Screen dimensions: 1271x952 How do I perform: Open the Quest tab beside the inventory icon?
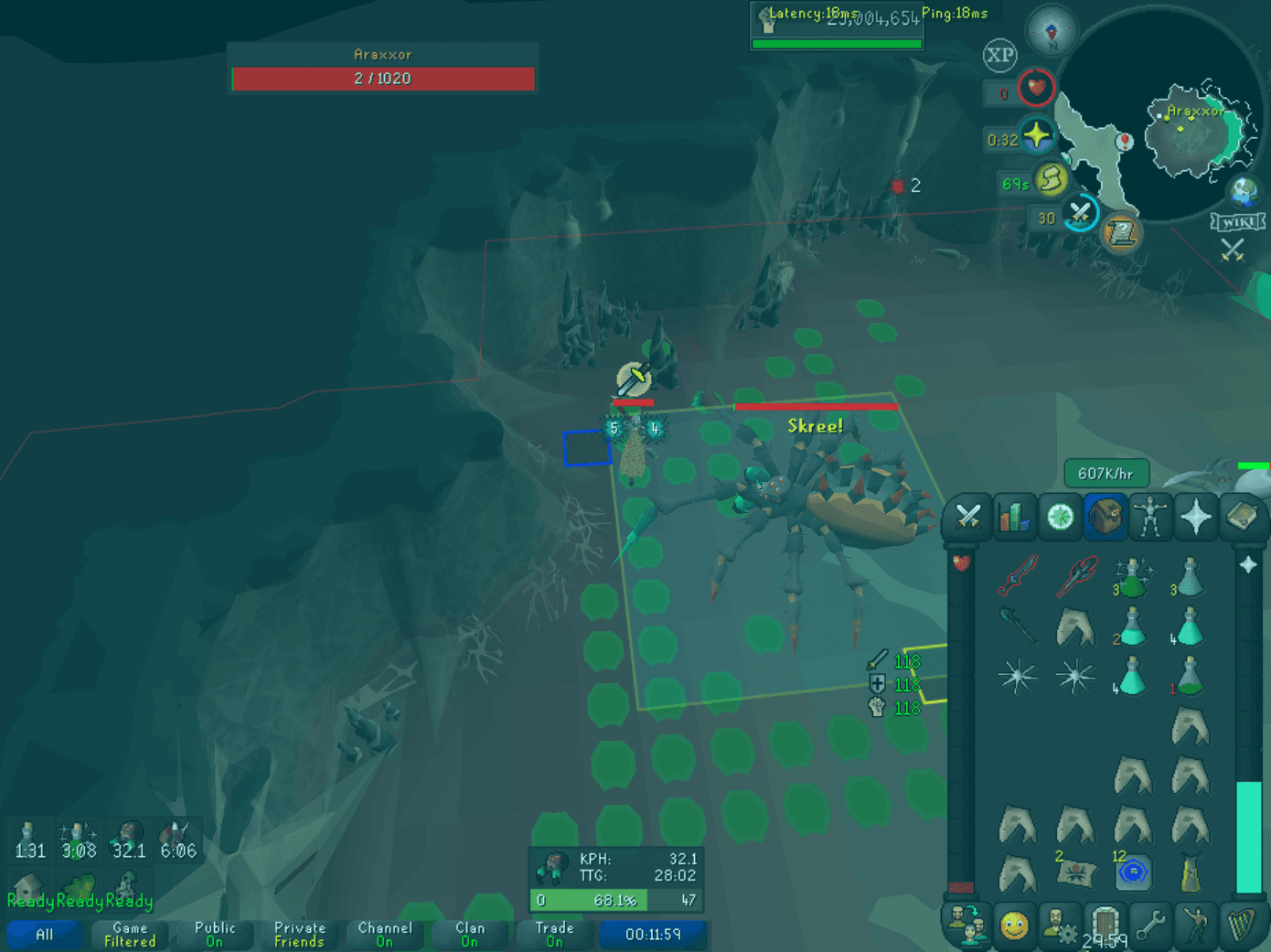tap(1059, 518)
